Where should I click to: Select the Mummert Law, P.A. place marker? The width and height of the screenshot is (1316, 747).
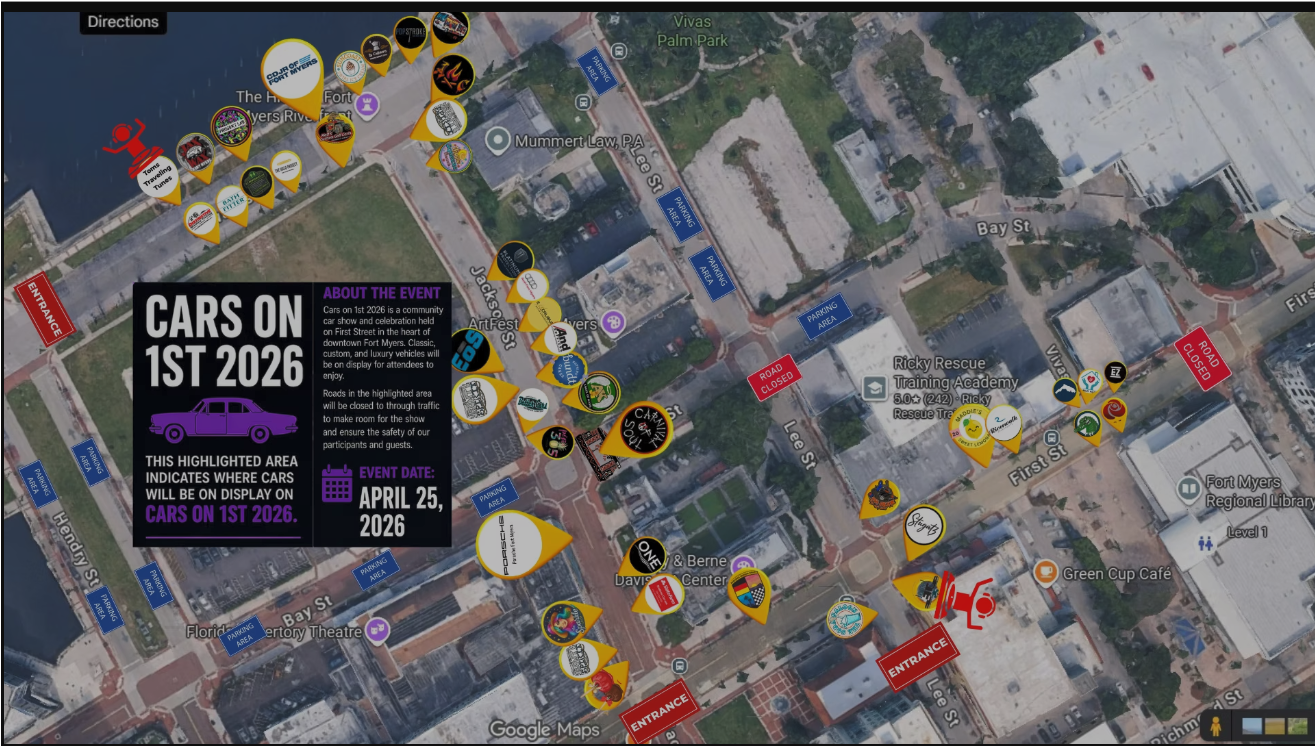[x=498, y=141]
